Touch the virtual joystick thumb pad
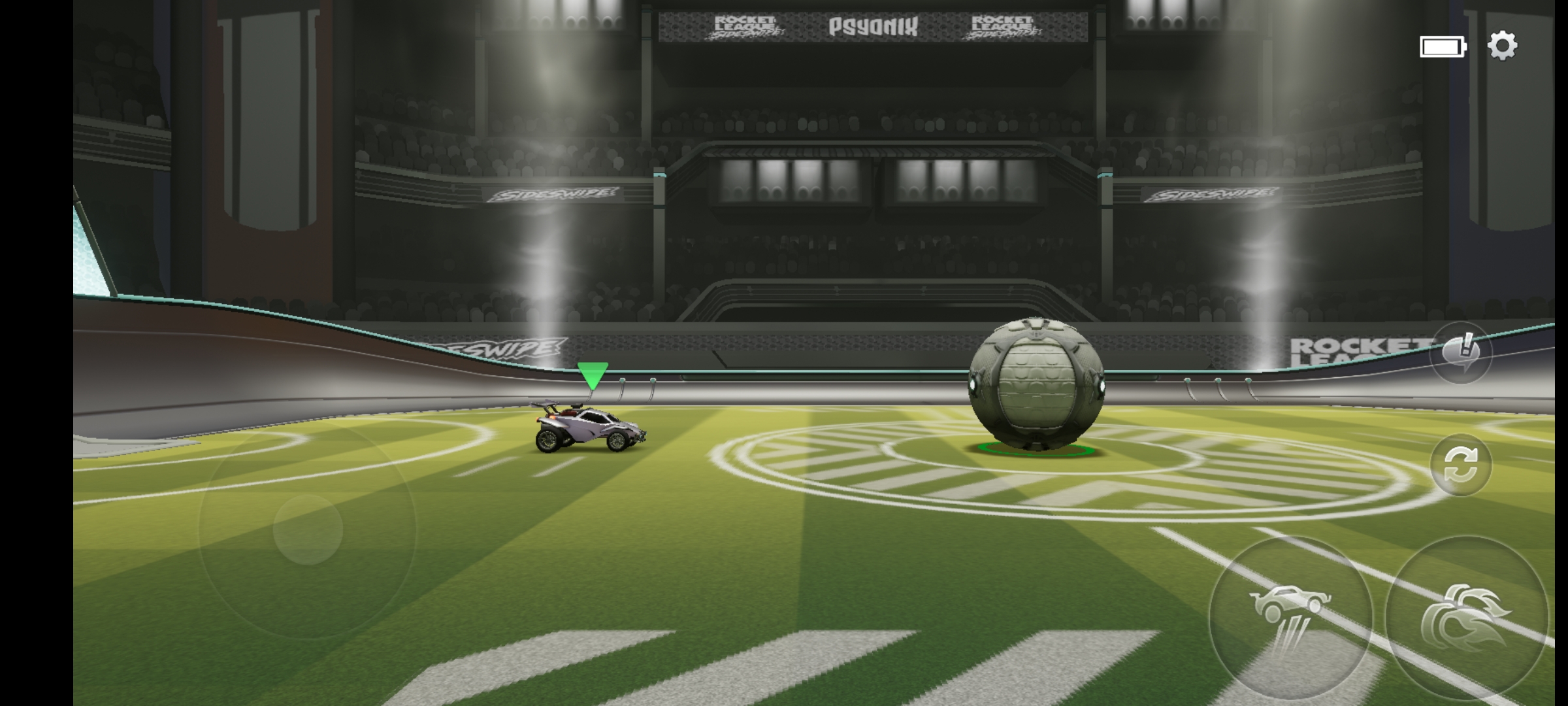This screenshot has height=706, width=1568. pos(308,529)
